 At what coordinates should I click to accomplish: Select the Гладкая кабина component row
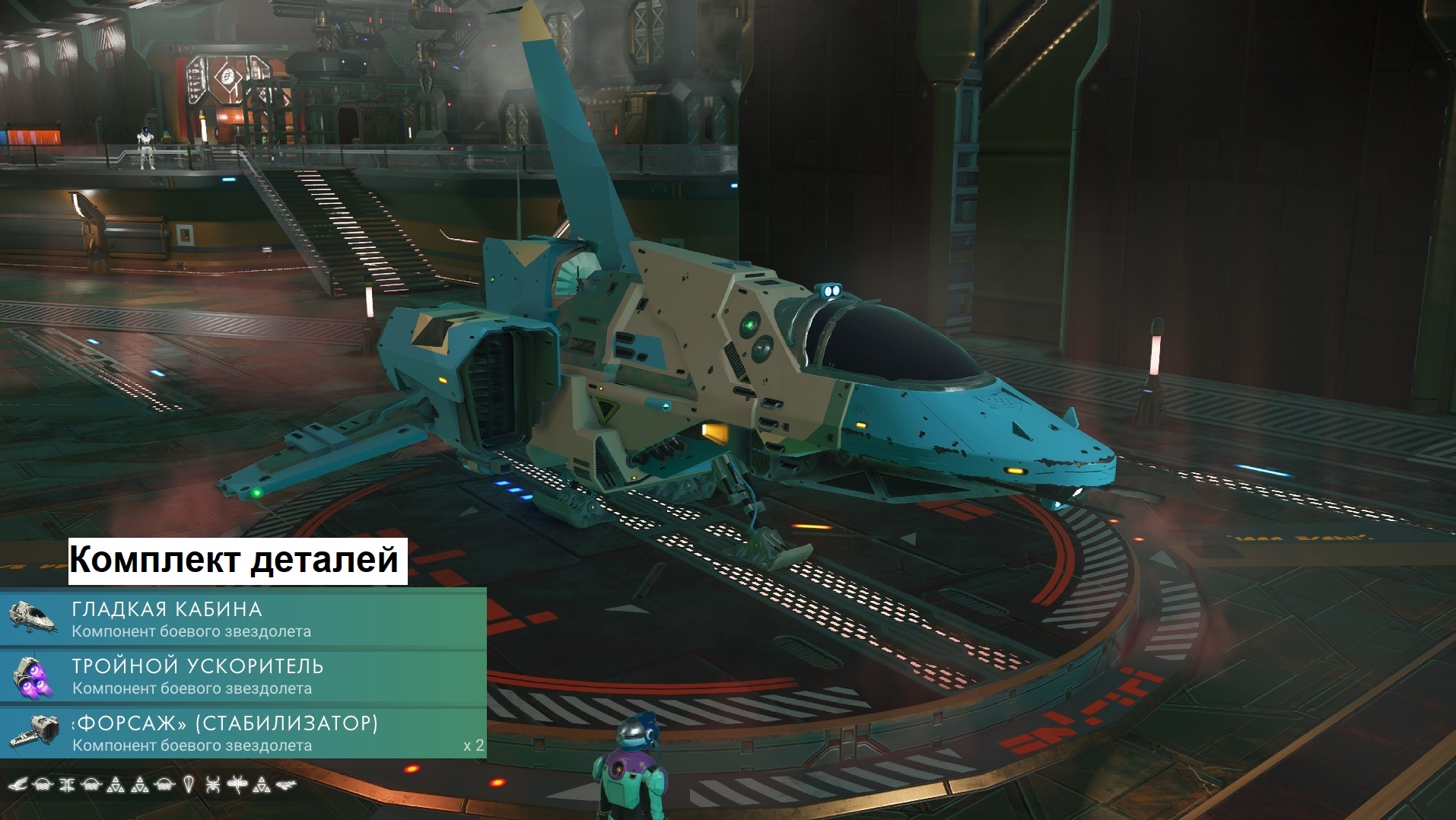click(x=243, y=619)
